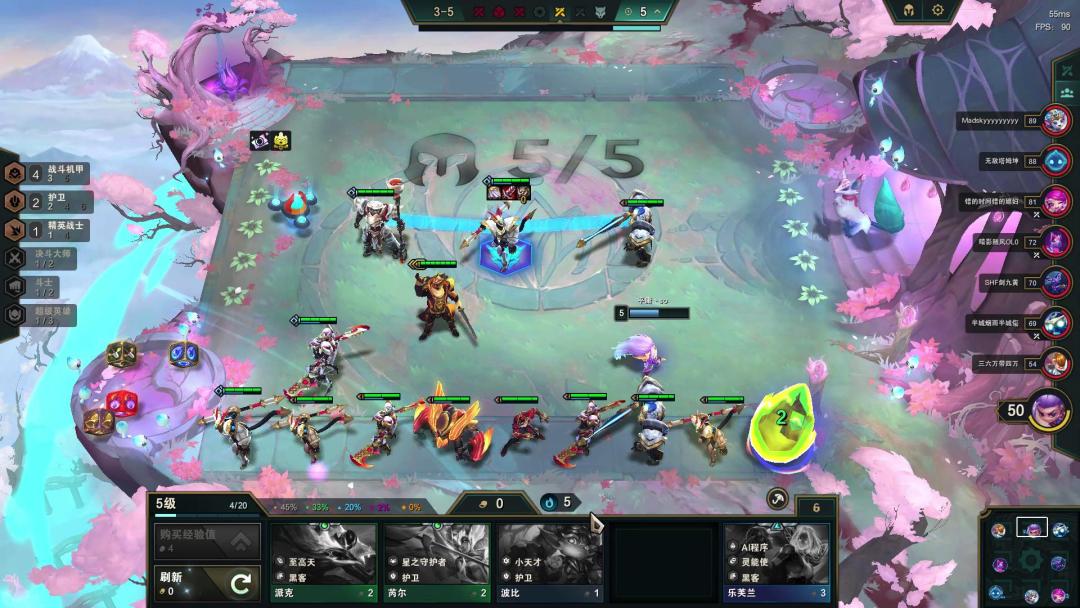
Task: Purchase the 芮尔 champion card
Action: point(437,562)
